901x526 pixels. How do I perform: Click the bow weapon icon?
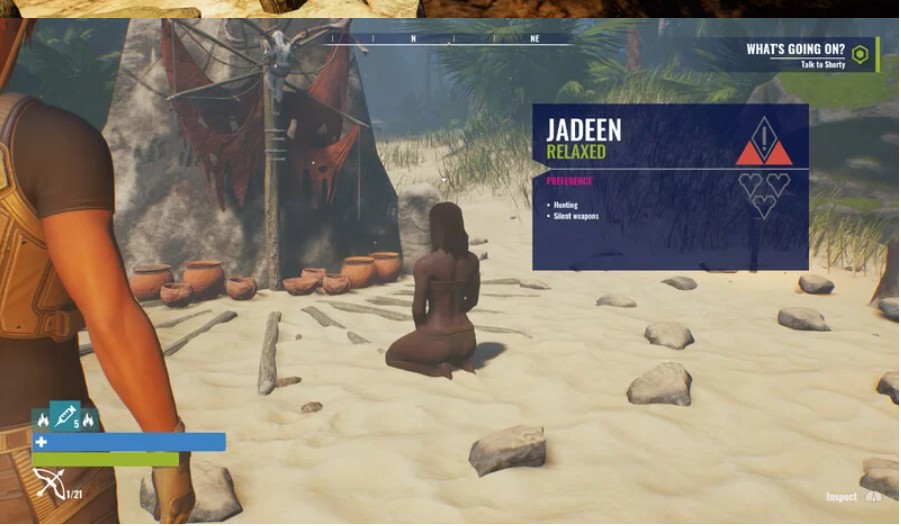click(48, 483)
